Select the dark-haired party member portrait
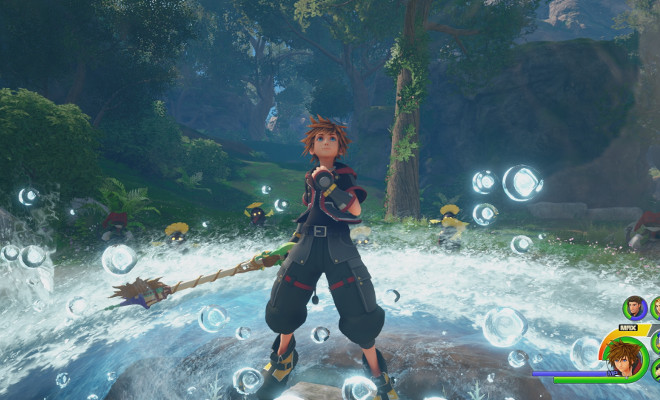Viewport: 660px width, 400px height. point(634,307)
